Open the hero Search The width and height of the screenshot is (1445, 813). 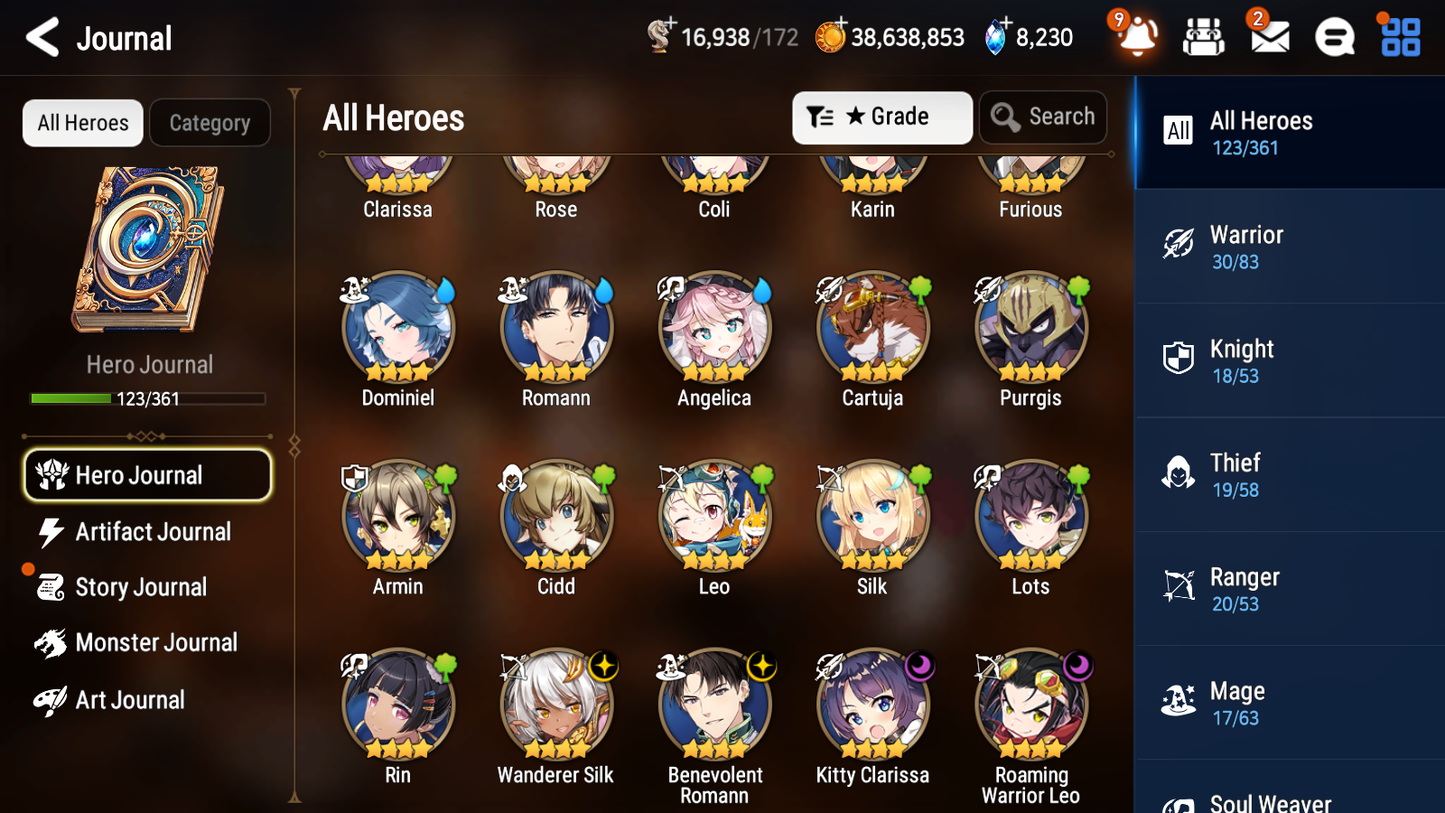tap(1043, 117)
